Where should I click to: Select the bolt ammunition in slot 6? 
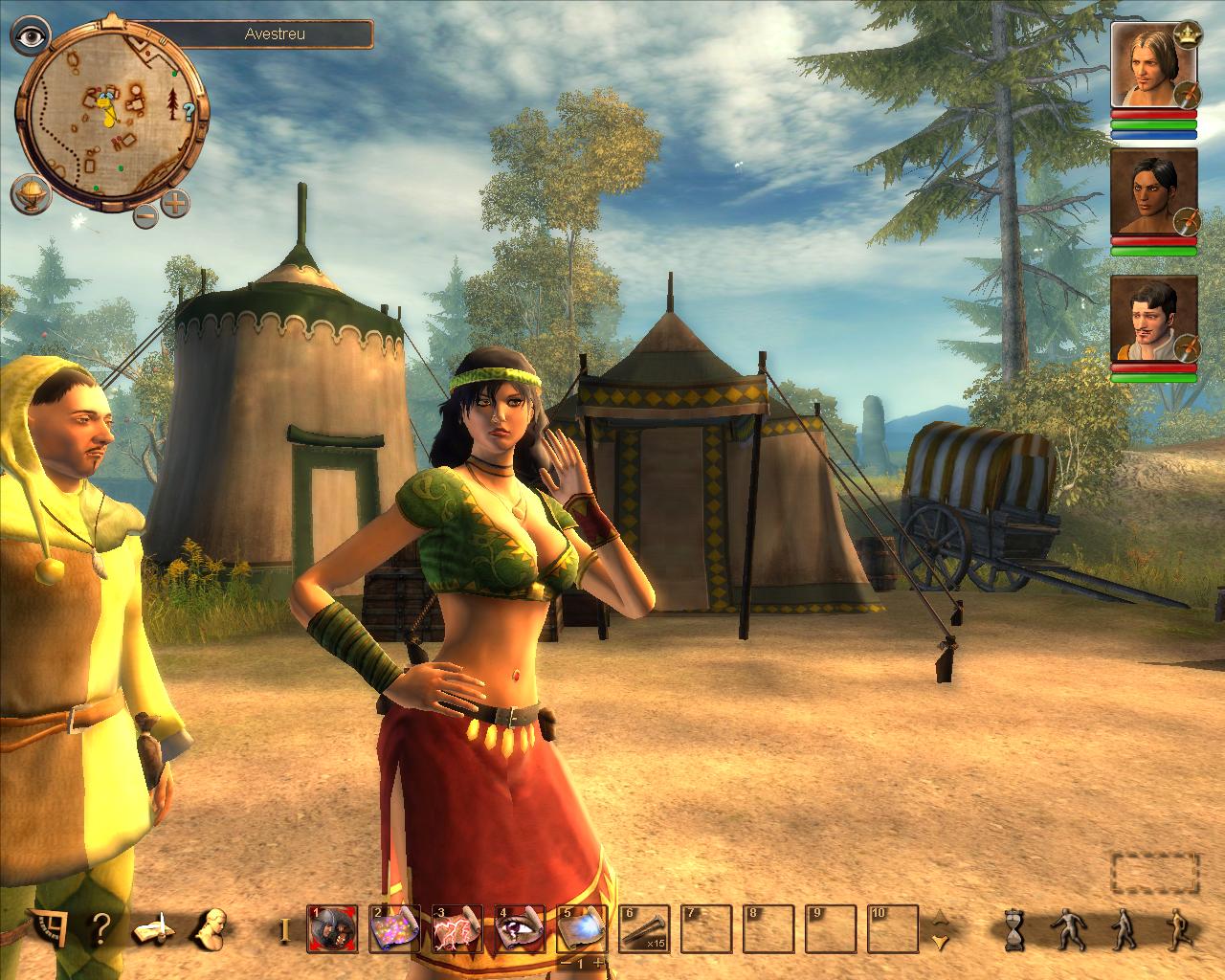click(644, 928)
